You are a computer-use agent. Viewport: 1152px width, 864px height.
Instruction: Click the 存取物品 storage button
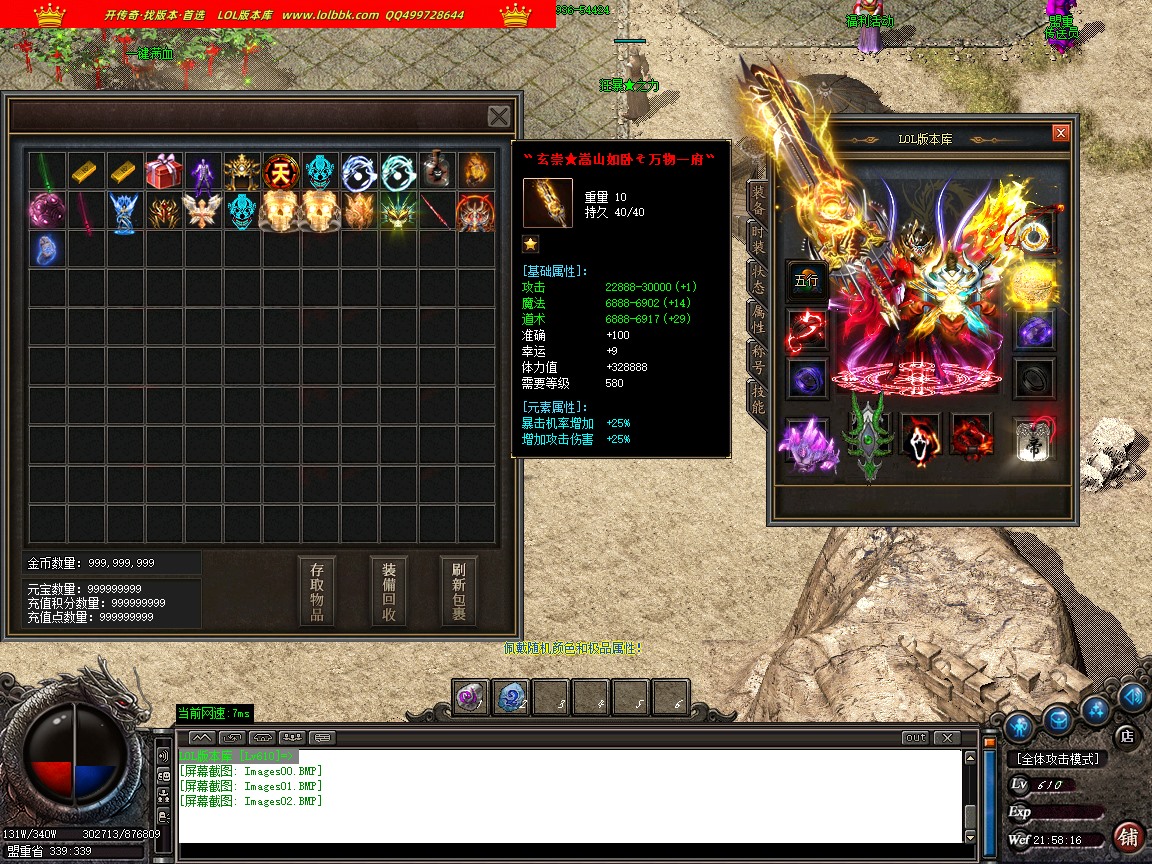point(317,591)
